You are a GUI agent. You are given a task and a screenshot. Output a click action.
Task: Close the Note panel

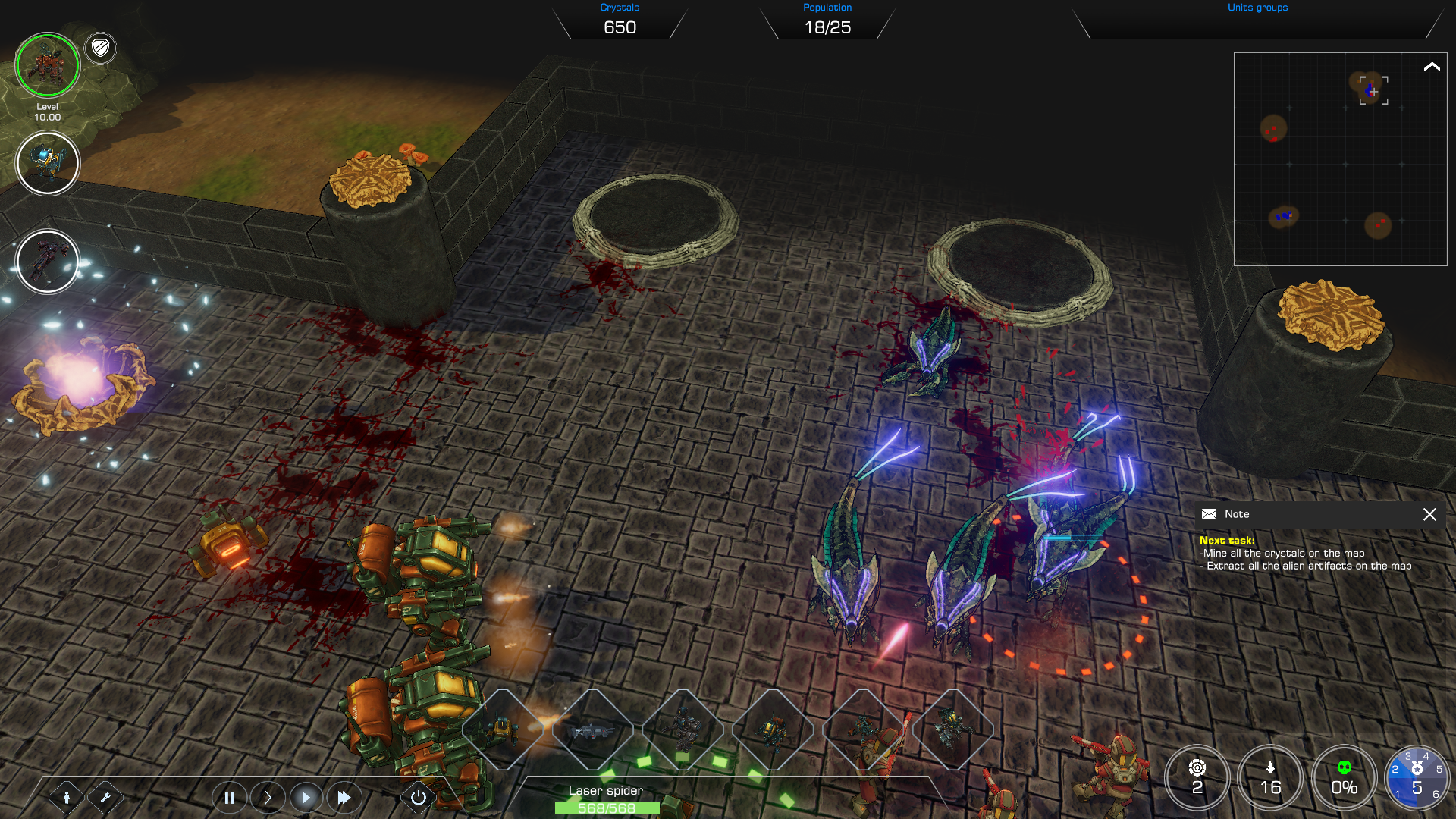coord(1429,514)
